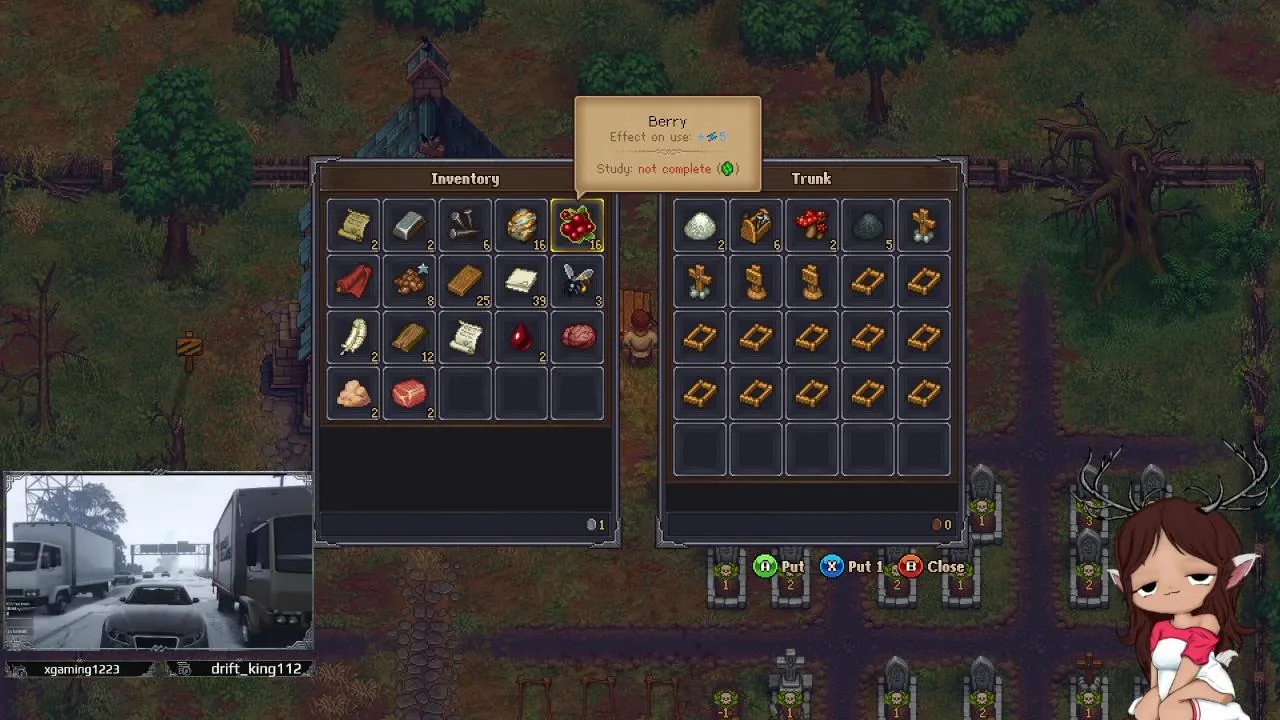Select the white unstacked scroll
The width and height of the screenshot is (1280, 720).
[465, 338]
